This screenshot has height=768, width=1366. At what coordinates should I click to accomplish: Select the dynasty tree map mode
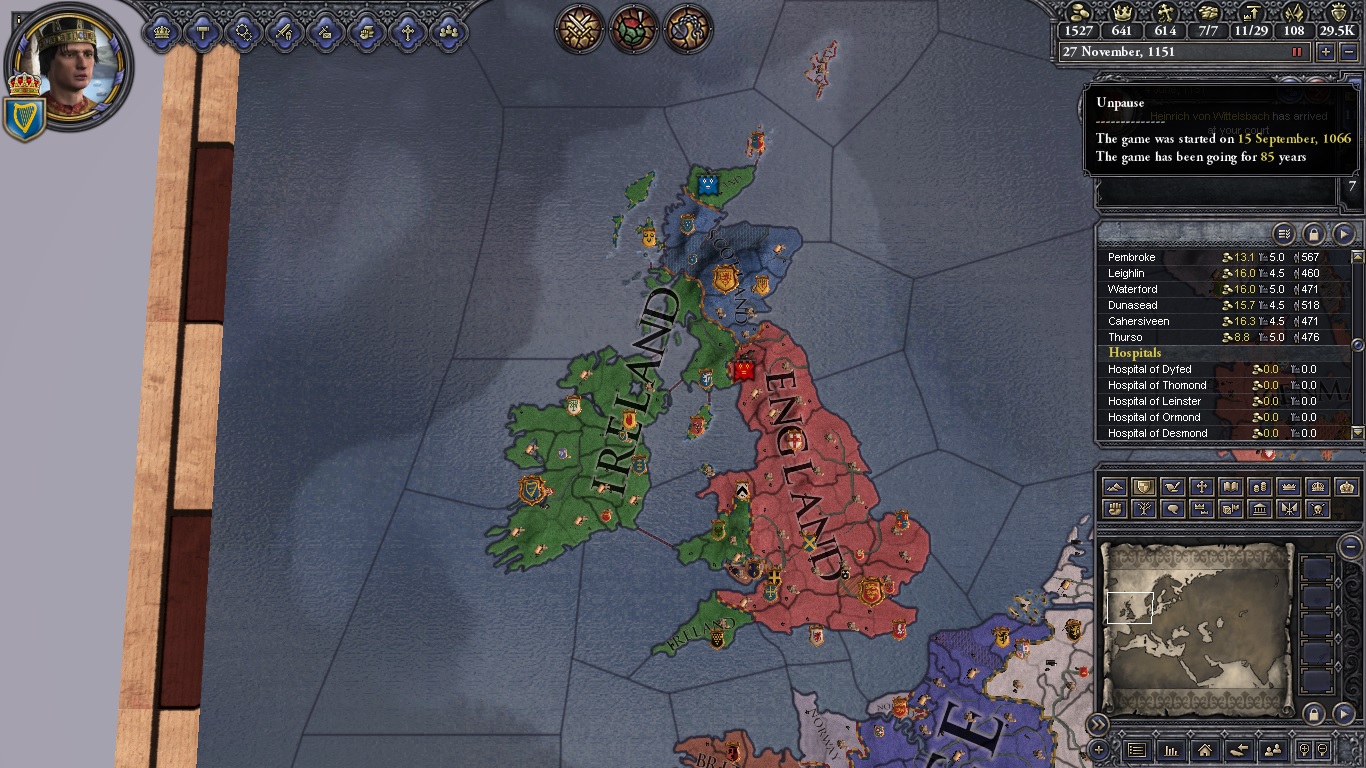click(1144, 509)
